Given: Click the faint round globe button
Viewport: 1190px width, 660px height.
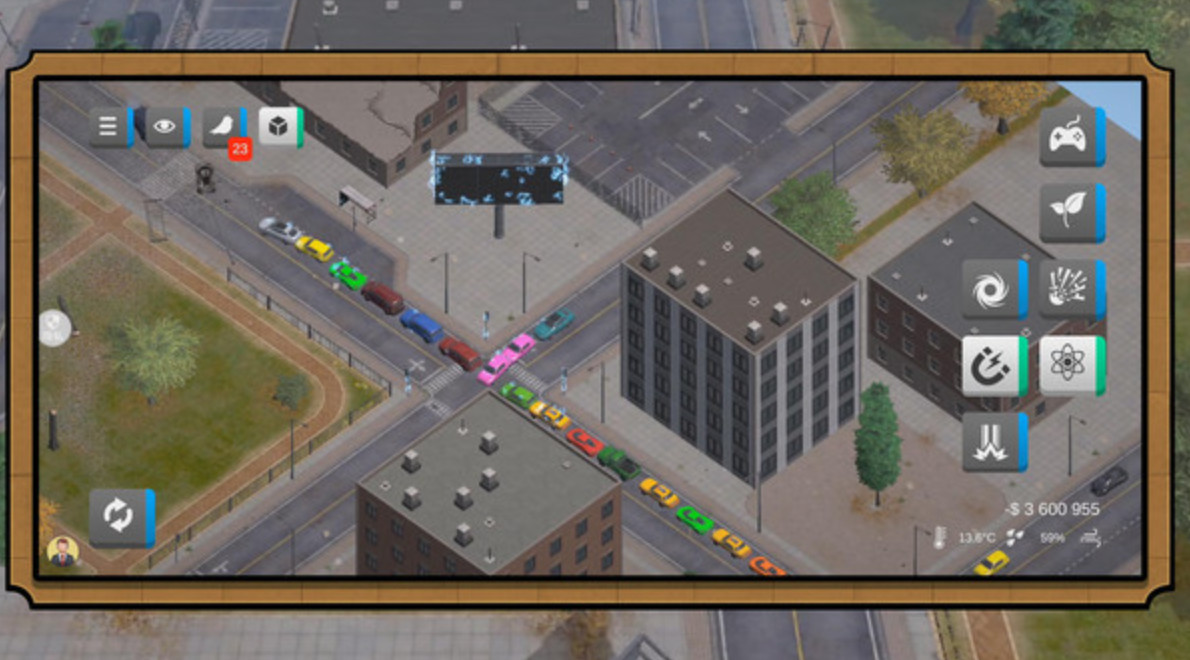Looking at the screenshot, I should 55,328.
